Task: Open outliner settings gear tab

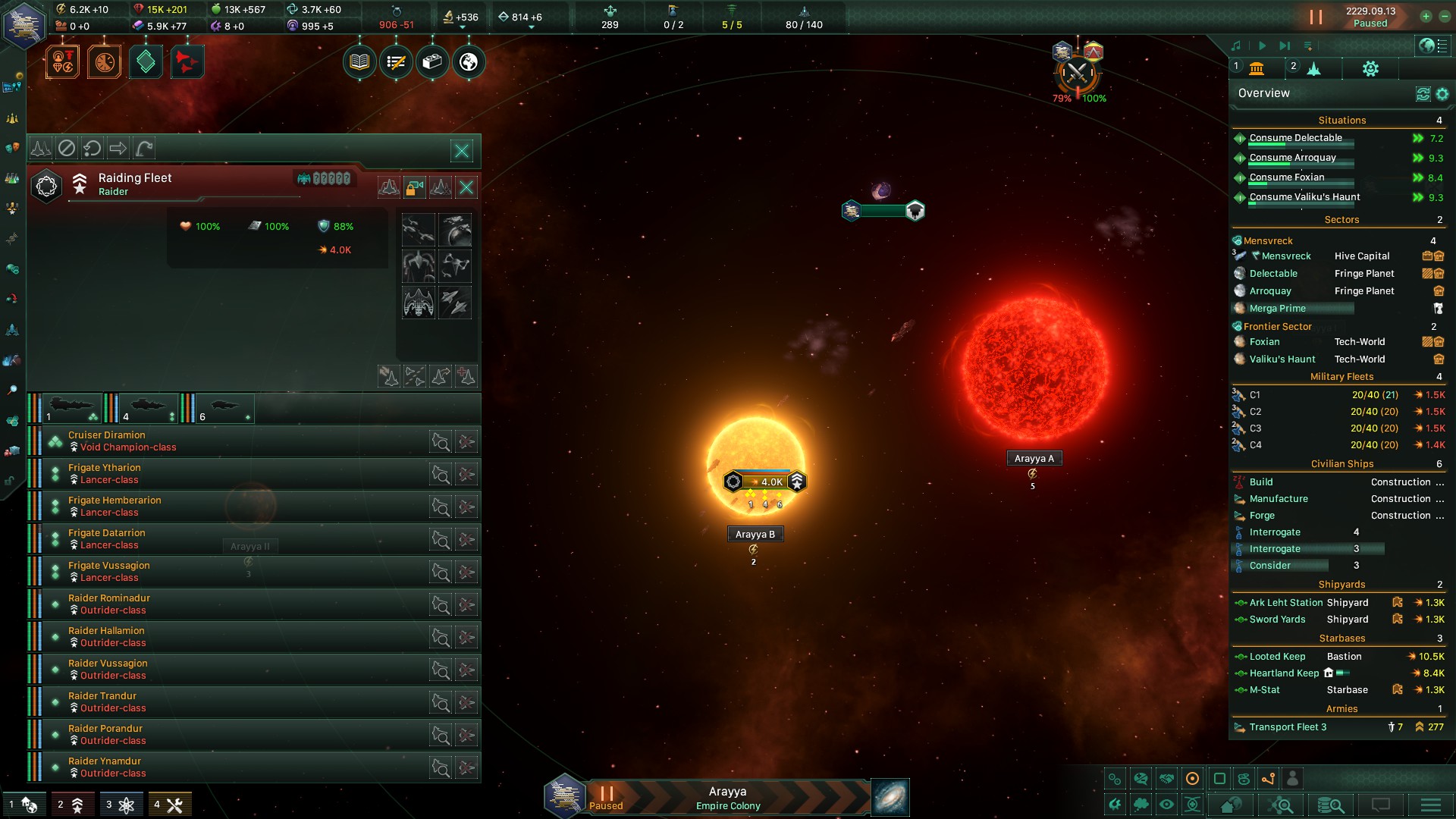Action: 1370,69
